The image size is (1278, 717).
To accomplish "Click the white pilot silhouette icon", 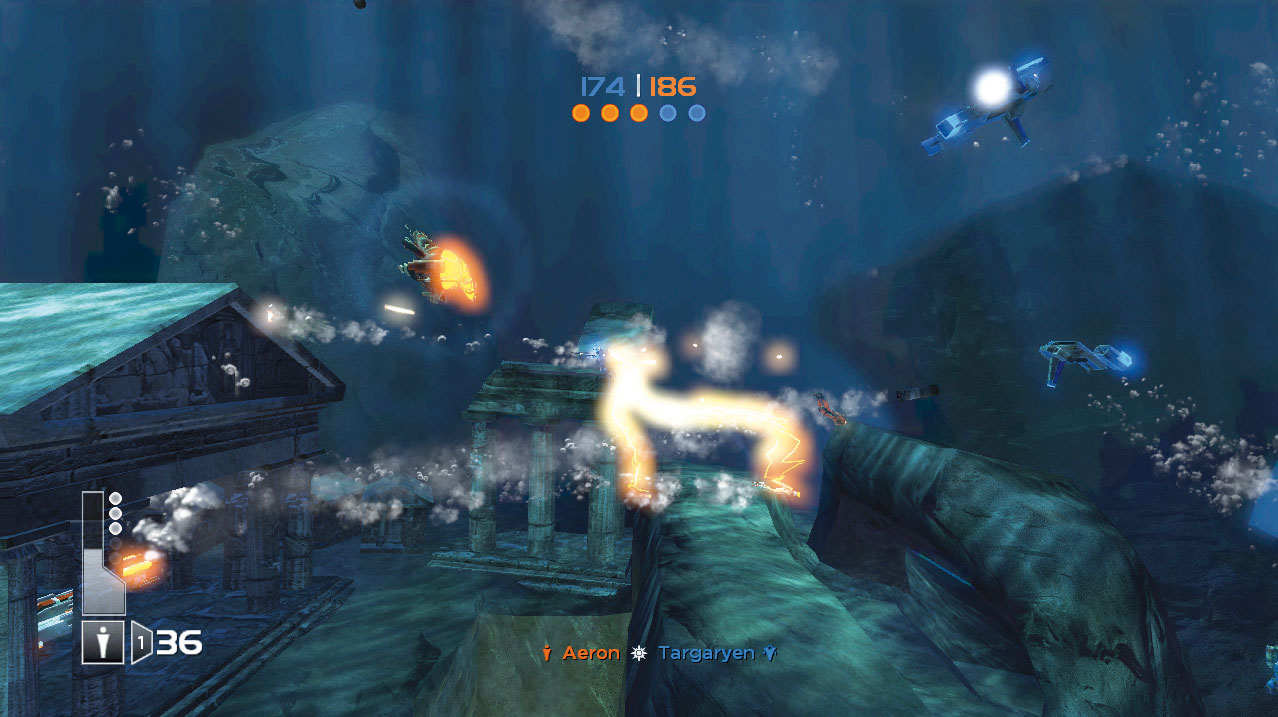I will pyautogui.click(x=103, y=642).
